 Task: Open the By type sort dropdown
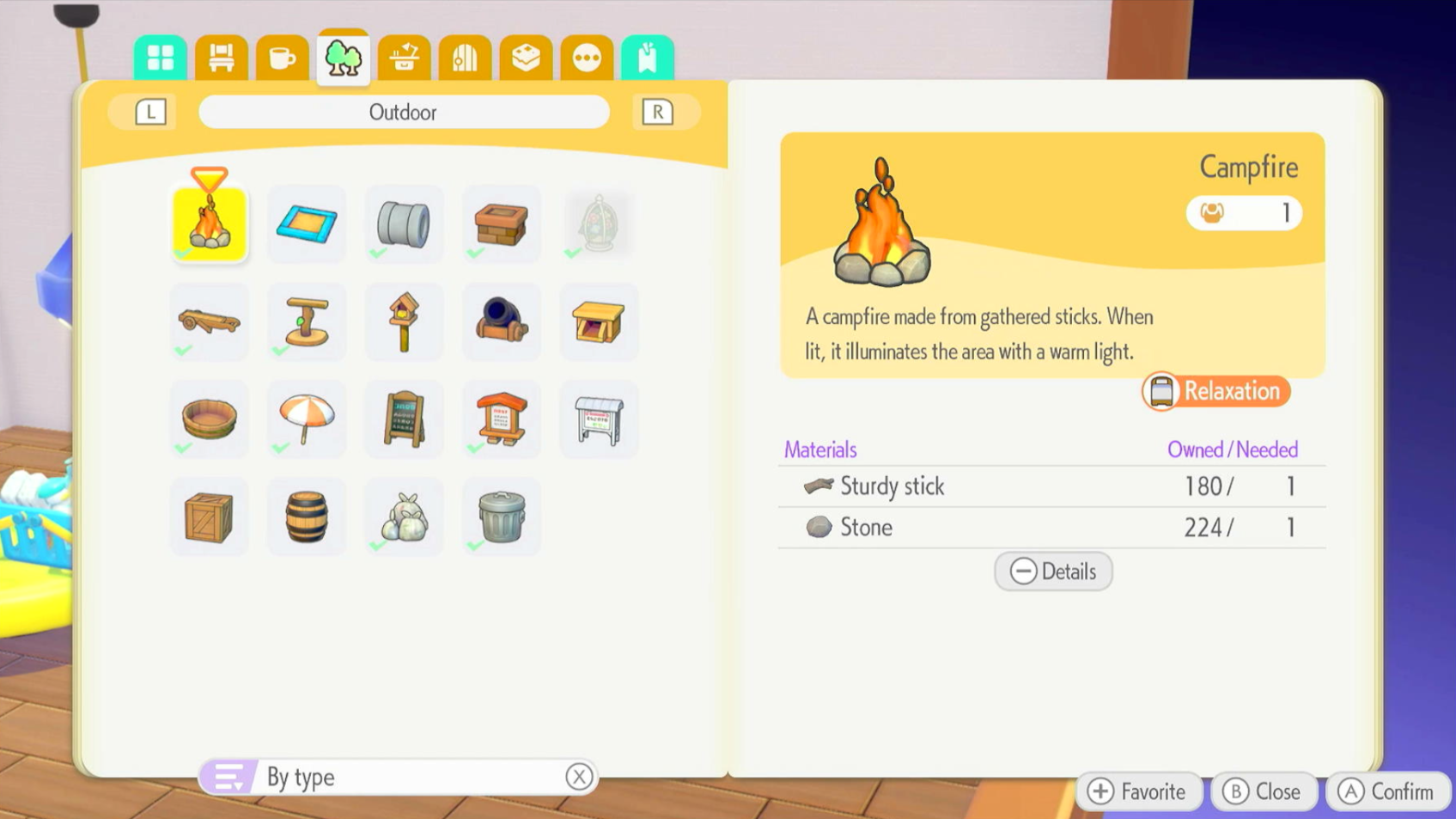point(399,777)
